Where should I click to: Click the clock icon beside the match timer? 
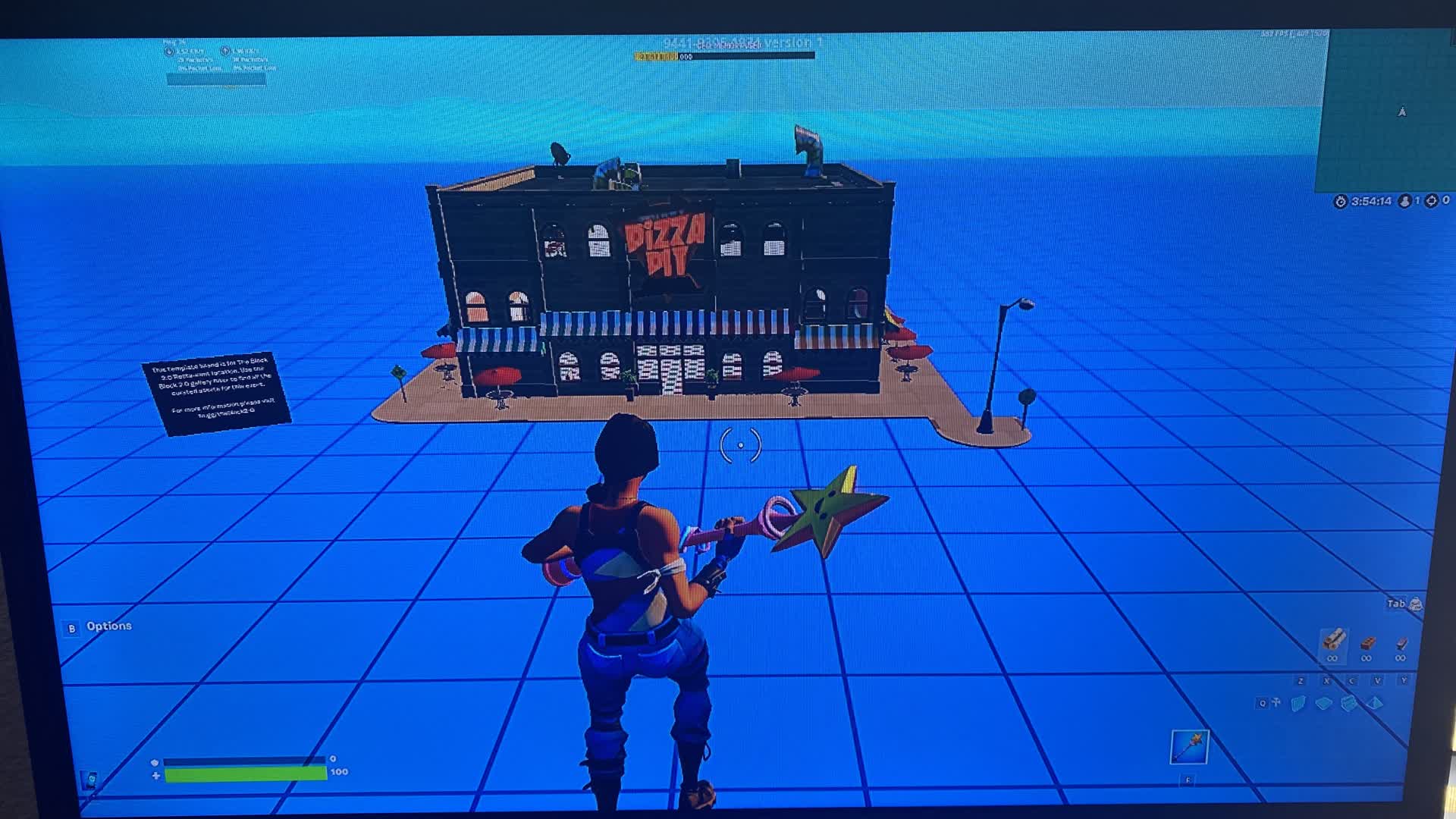(1340, 201)
